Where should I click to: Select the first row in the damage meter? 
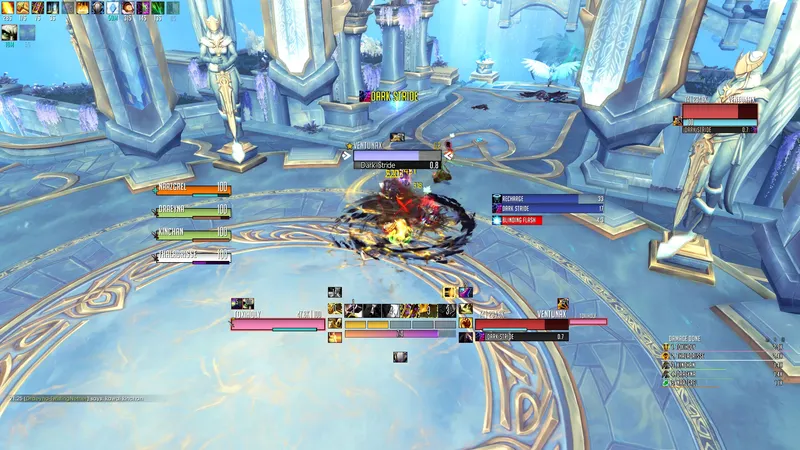722,347
